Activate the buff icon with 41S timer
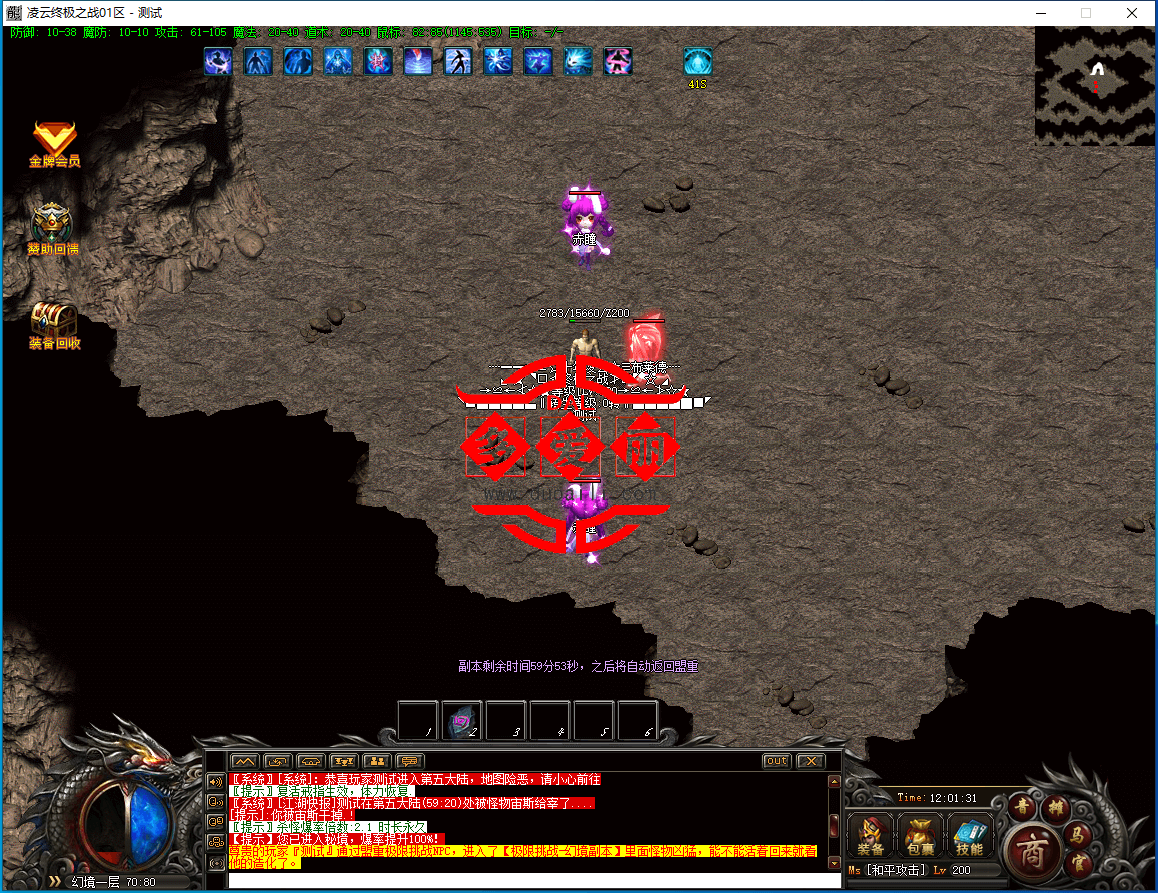Screen dimensions: 1158x893 click(697, 62)
